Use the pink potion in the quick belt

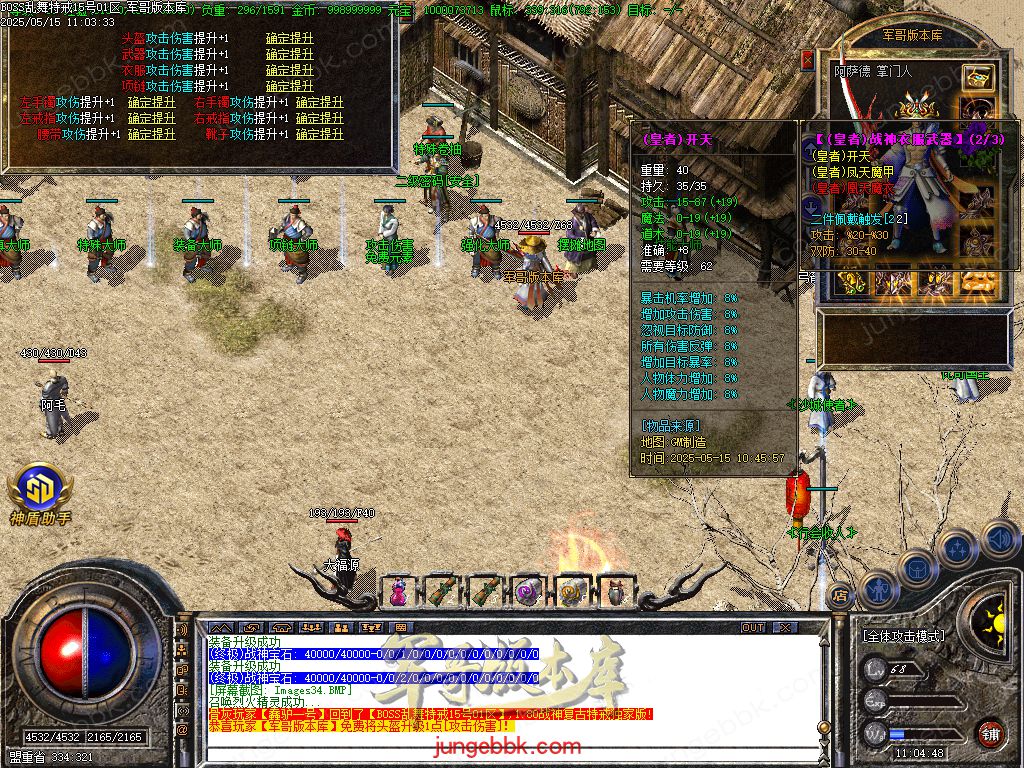398,592
